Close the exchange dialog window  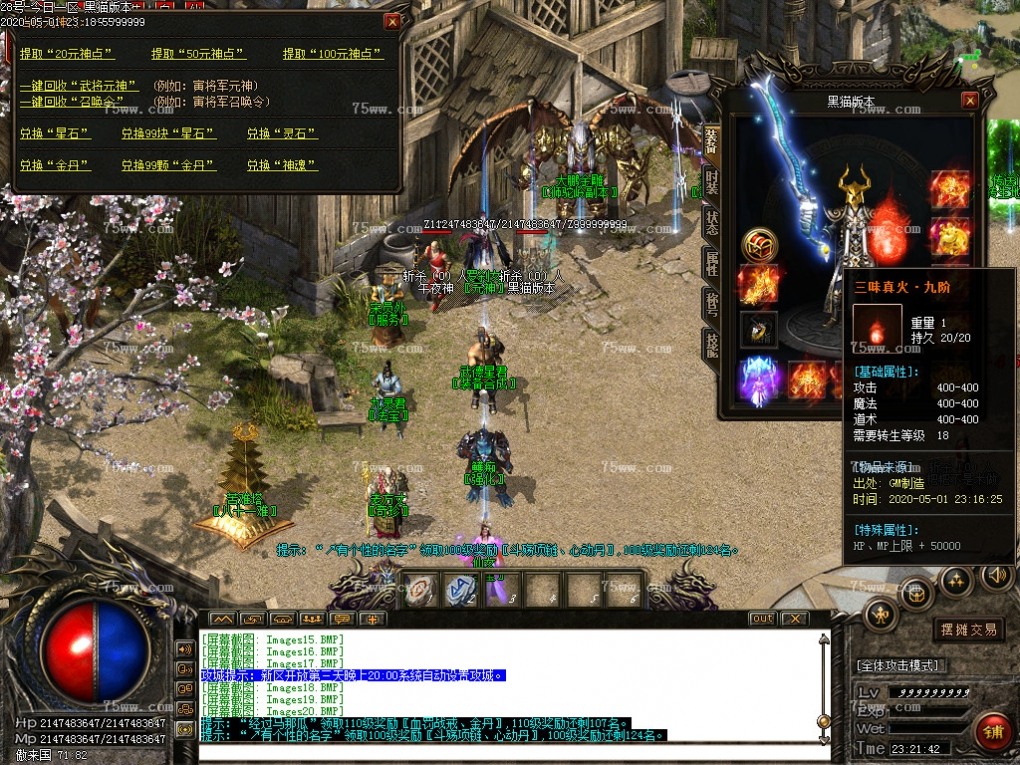(x=392, y=21)
